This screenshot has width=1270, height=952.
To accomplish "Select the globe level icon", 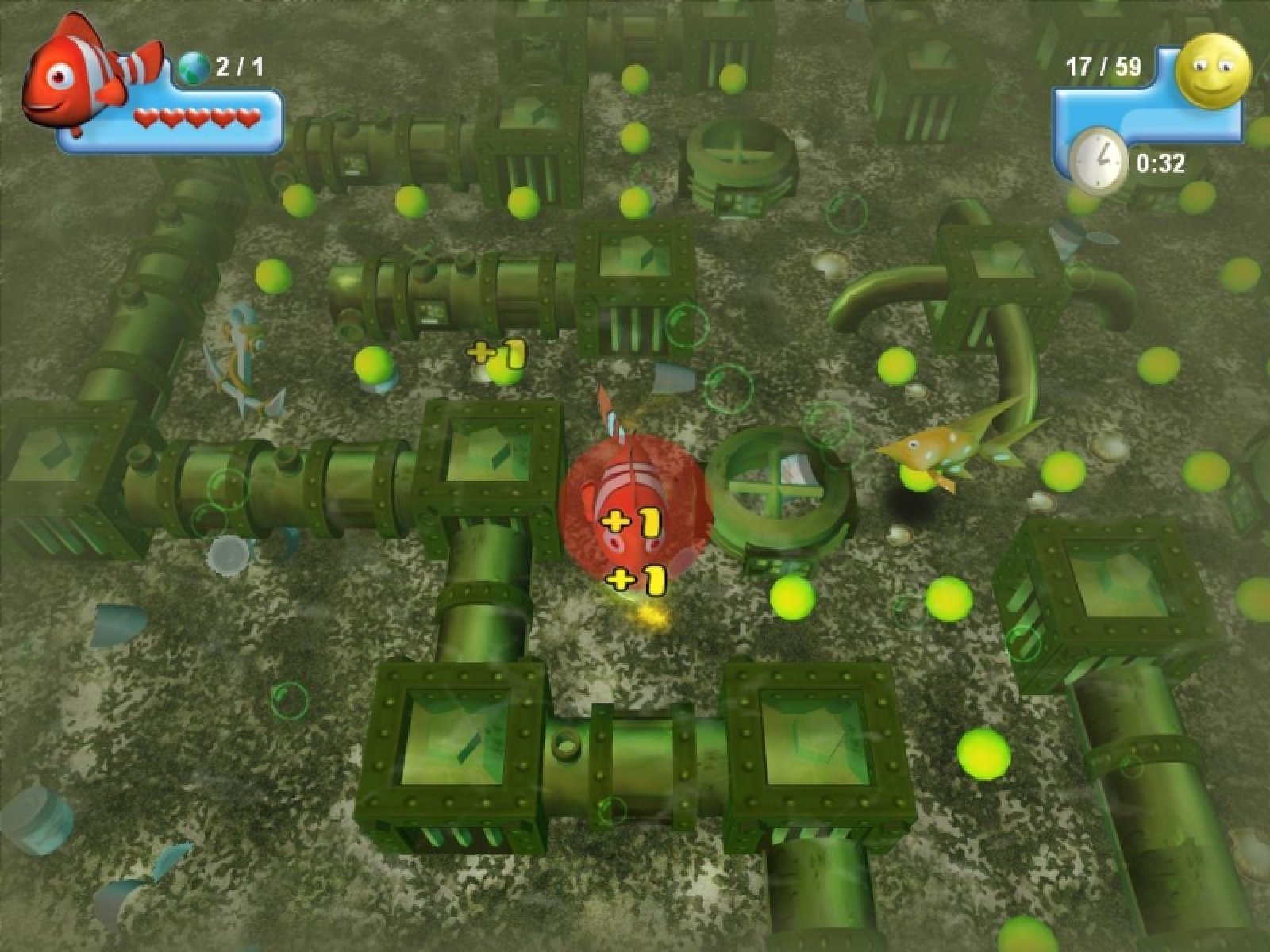I will [193, 67].
